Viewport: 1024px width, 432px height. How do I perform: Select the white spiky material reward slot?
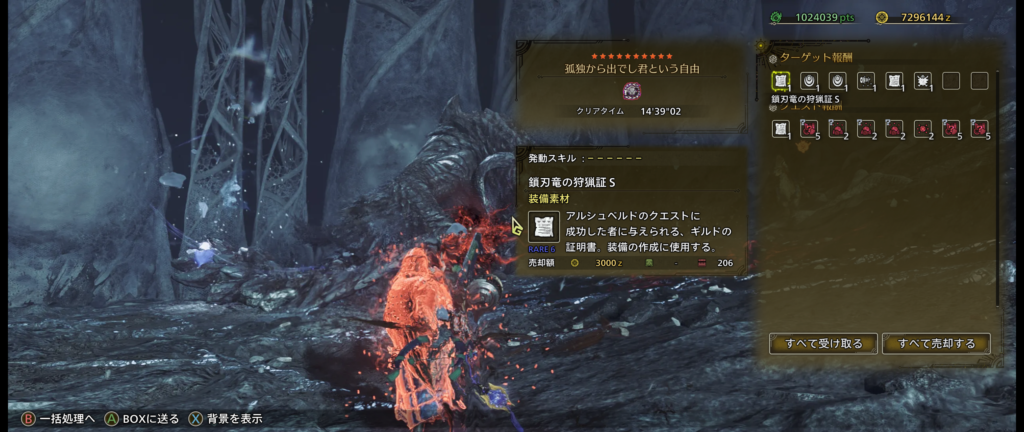point(923,81)
